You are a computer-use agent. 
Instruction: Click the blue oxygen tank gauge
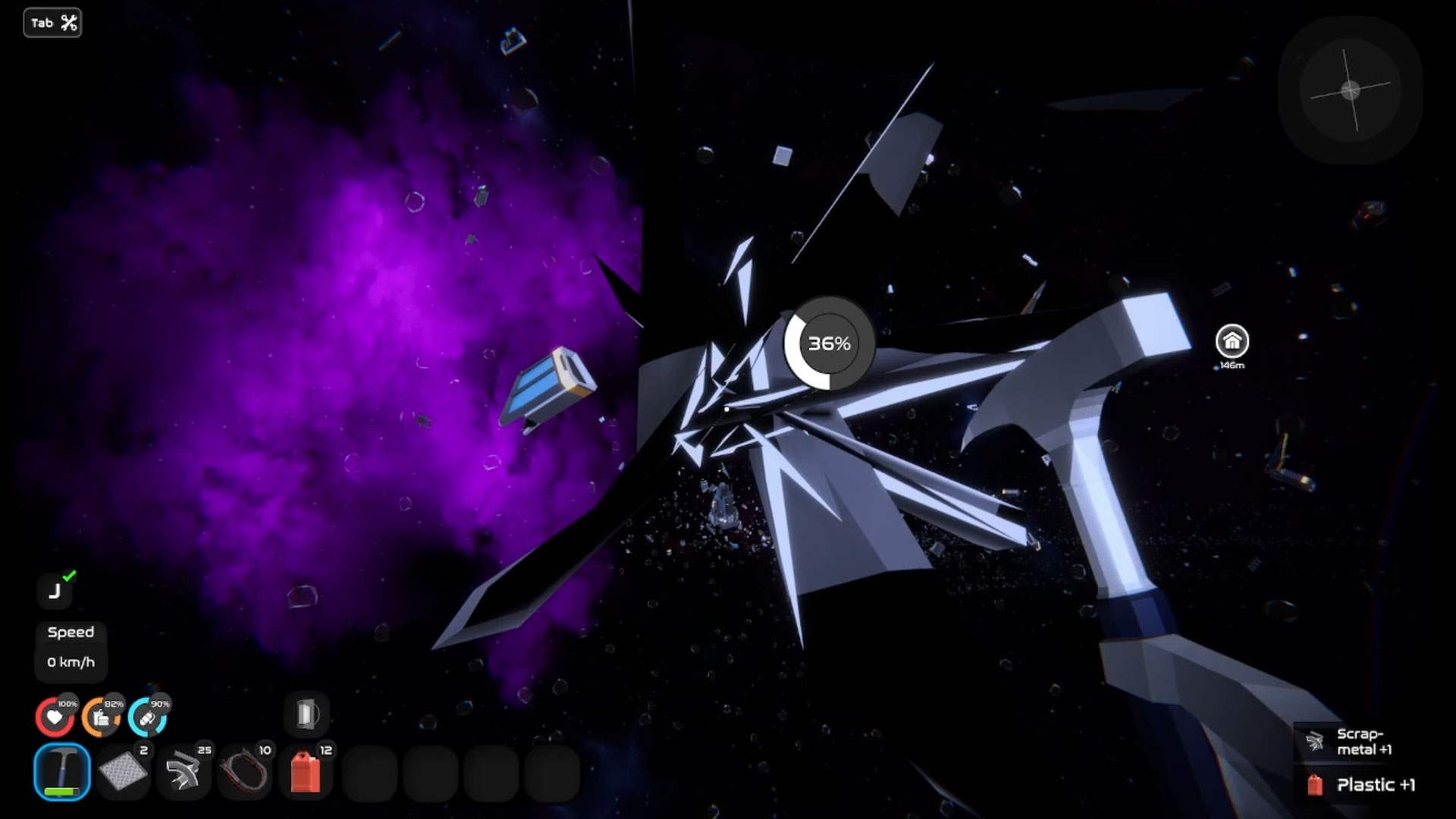[x=147, y=717]
